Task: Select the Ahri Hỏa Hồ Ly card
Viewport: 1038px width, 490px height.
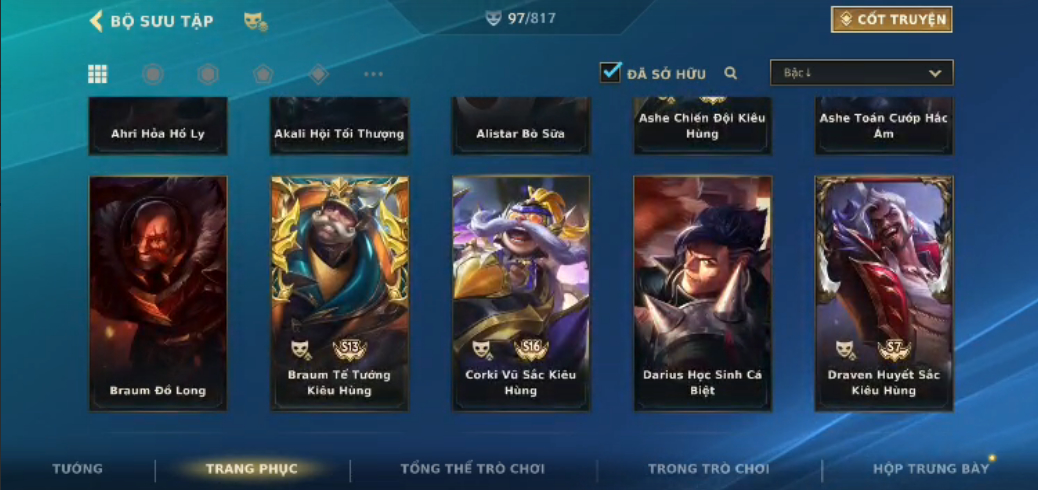Action: (158, 130)
